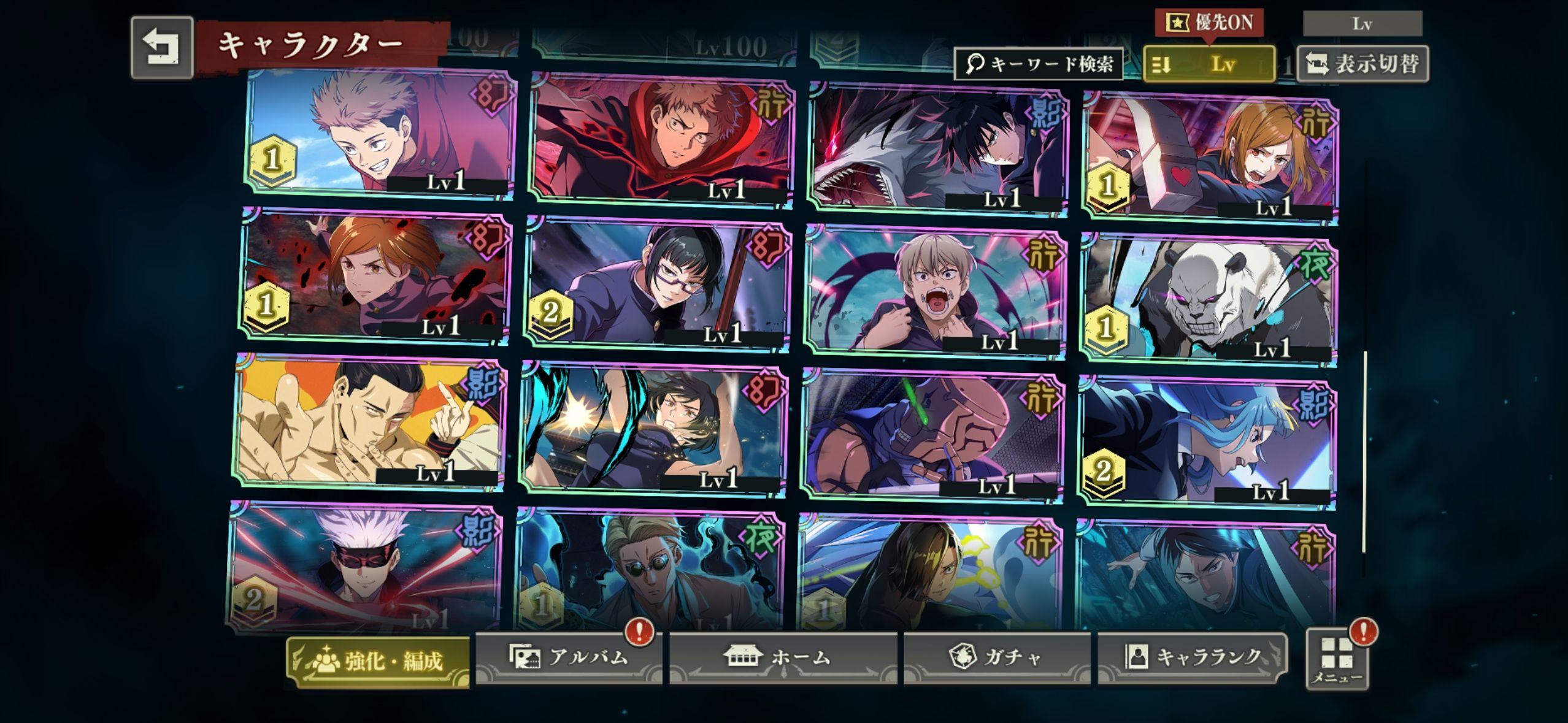The height and width of the screenshot is (723, 1568).
Task: Choose the blond man with round sunglasses
Action: (651, 570)
